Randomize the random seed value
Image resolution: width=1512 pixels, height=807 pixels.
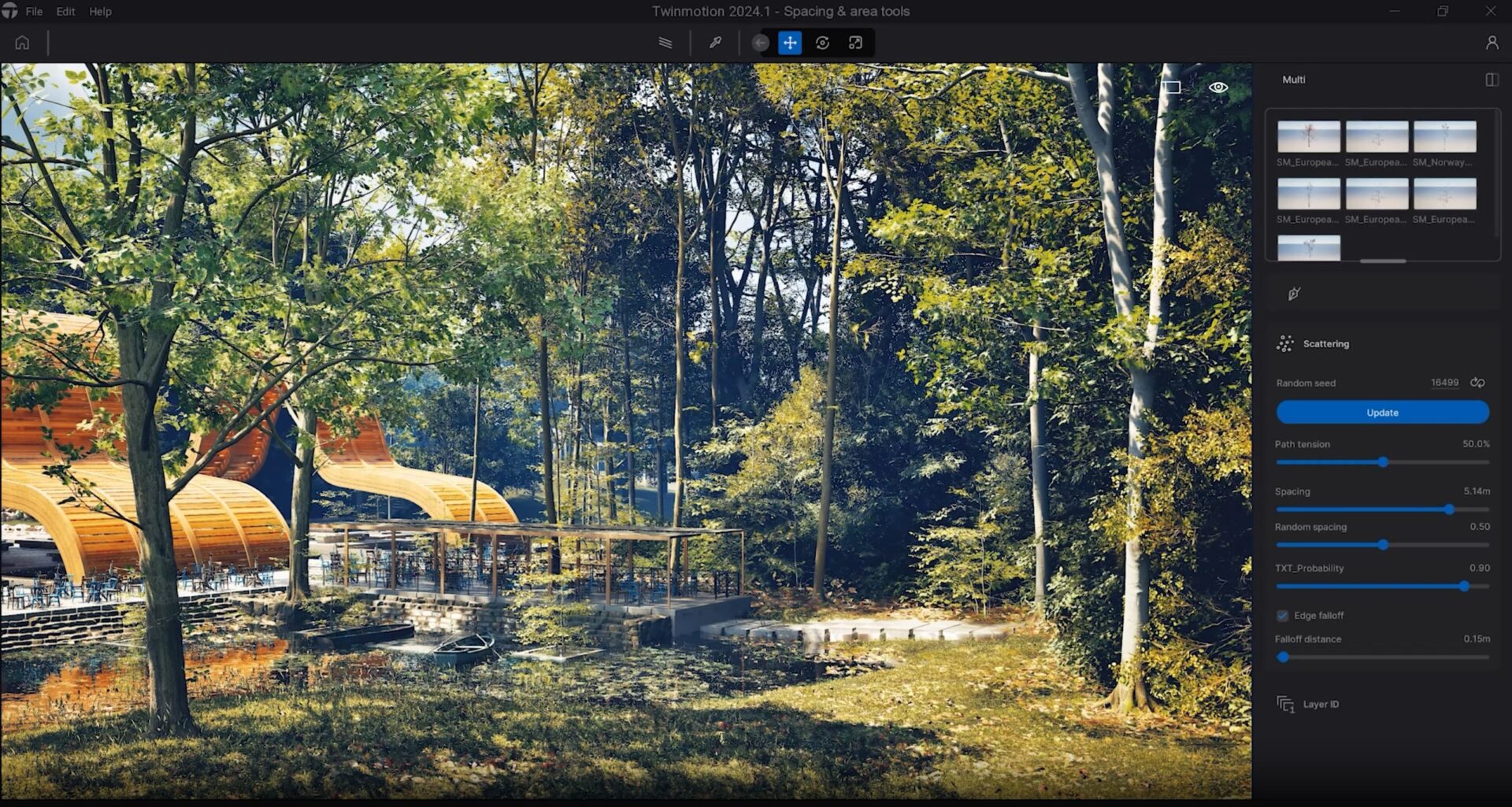point(1477,383)
